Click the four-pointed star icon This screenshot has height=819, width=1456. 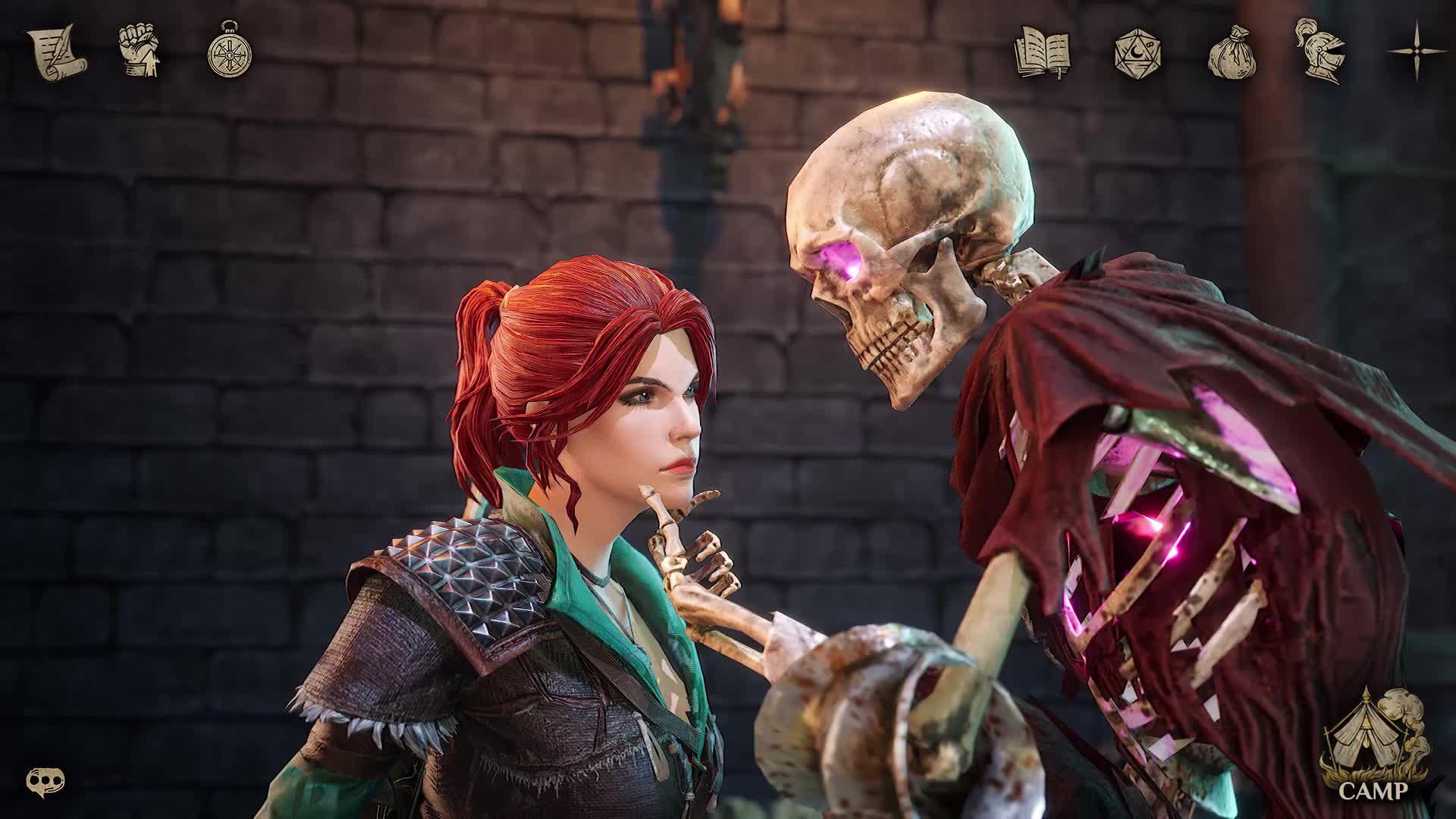click(1417, 51)
